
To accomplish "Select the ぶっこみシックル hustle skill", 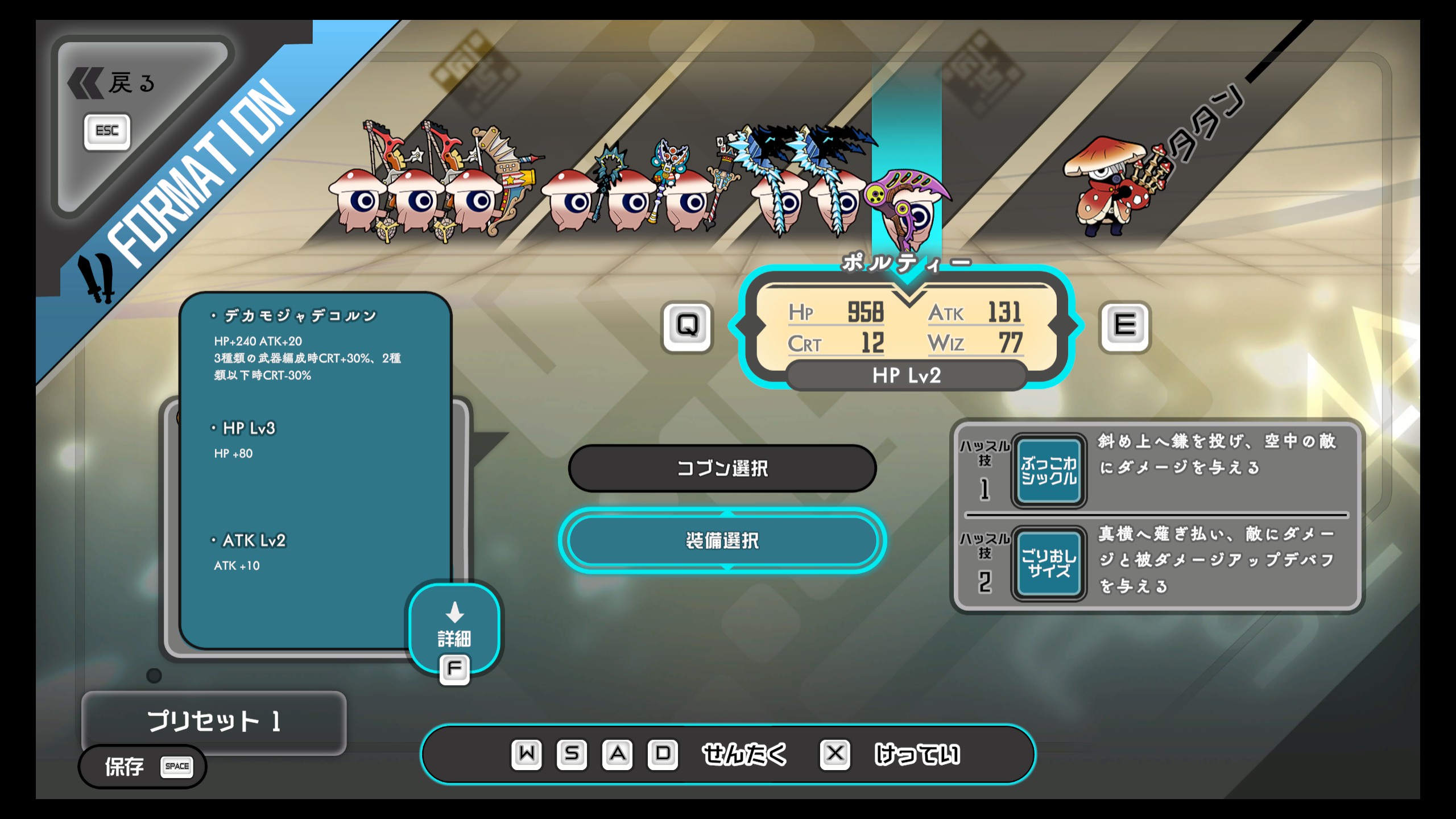I will pos(1049,471).
